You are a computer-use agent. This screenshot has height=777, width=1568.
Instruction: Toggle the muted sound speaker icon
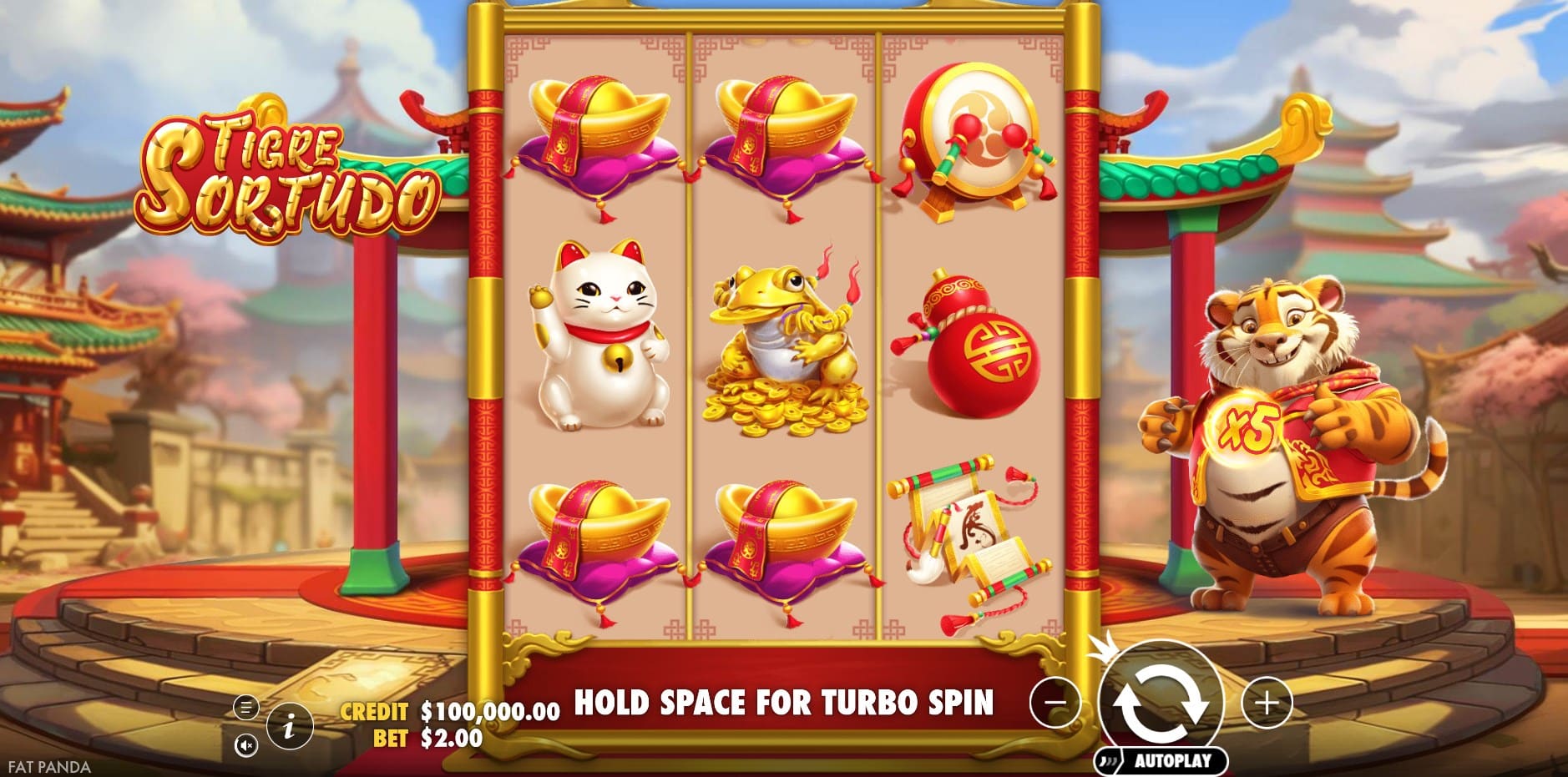(x=245, y=744)
